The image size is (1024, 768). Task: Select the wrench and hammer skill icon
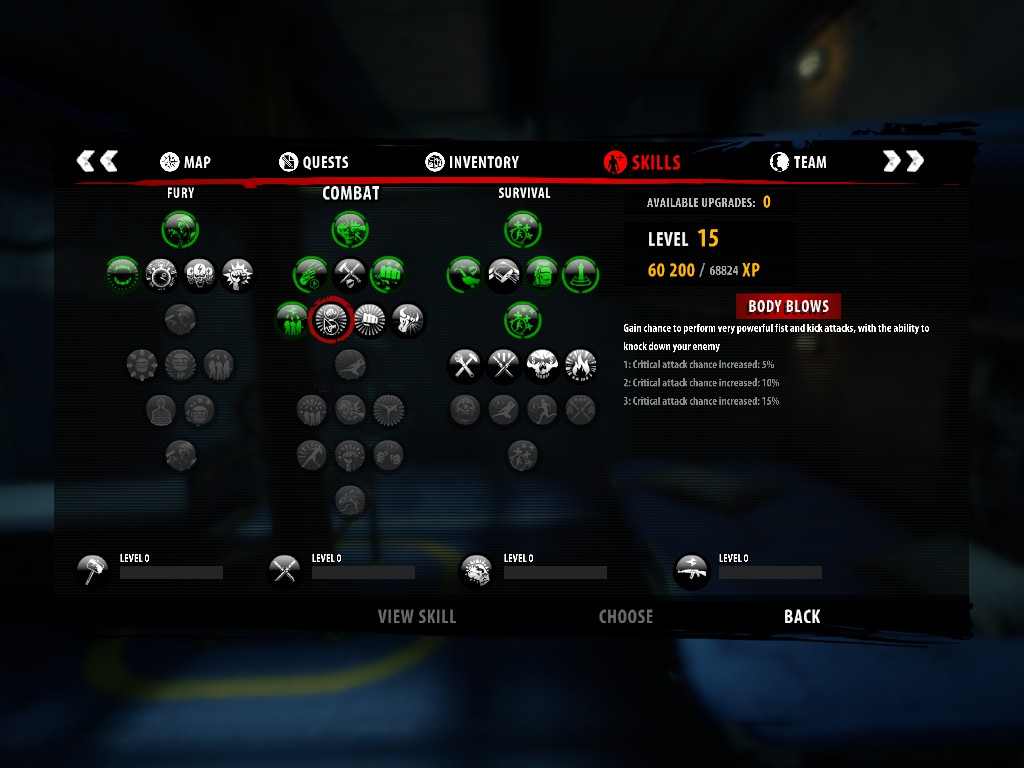click(x=465, y=365)
